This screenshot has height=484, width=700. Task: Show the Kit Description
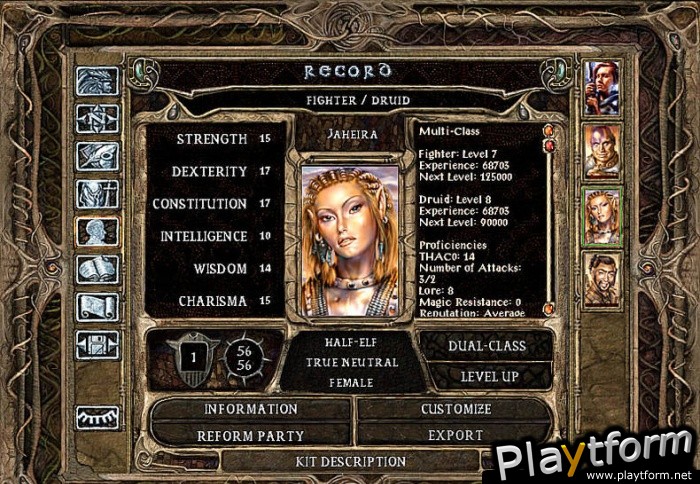click(x=350, y=462)
